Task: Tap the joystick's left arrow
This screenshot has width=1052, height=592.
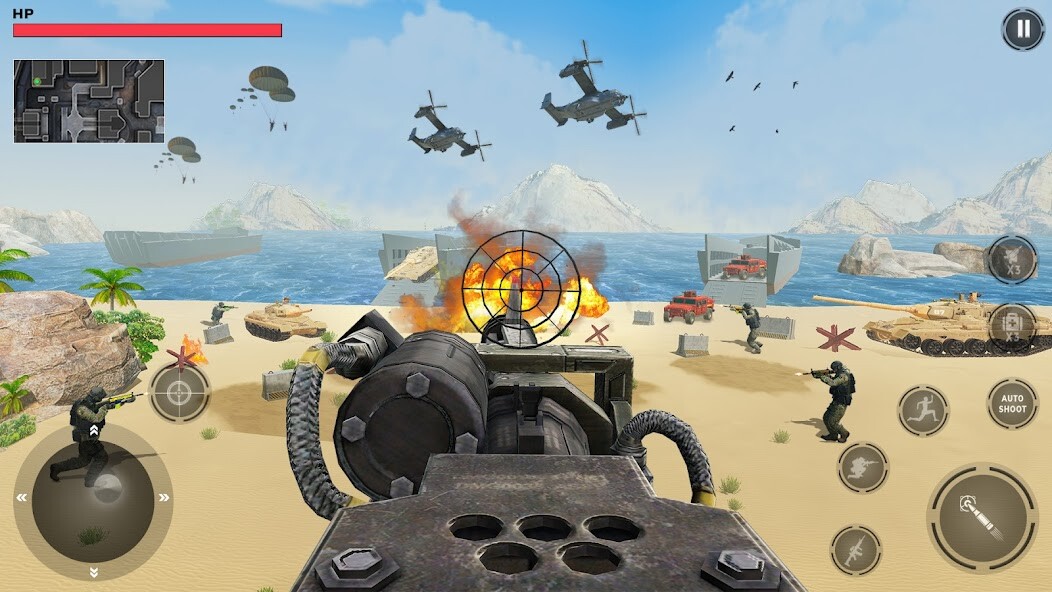Action: click(22, 497)
